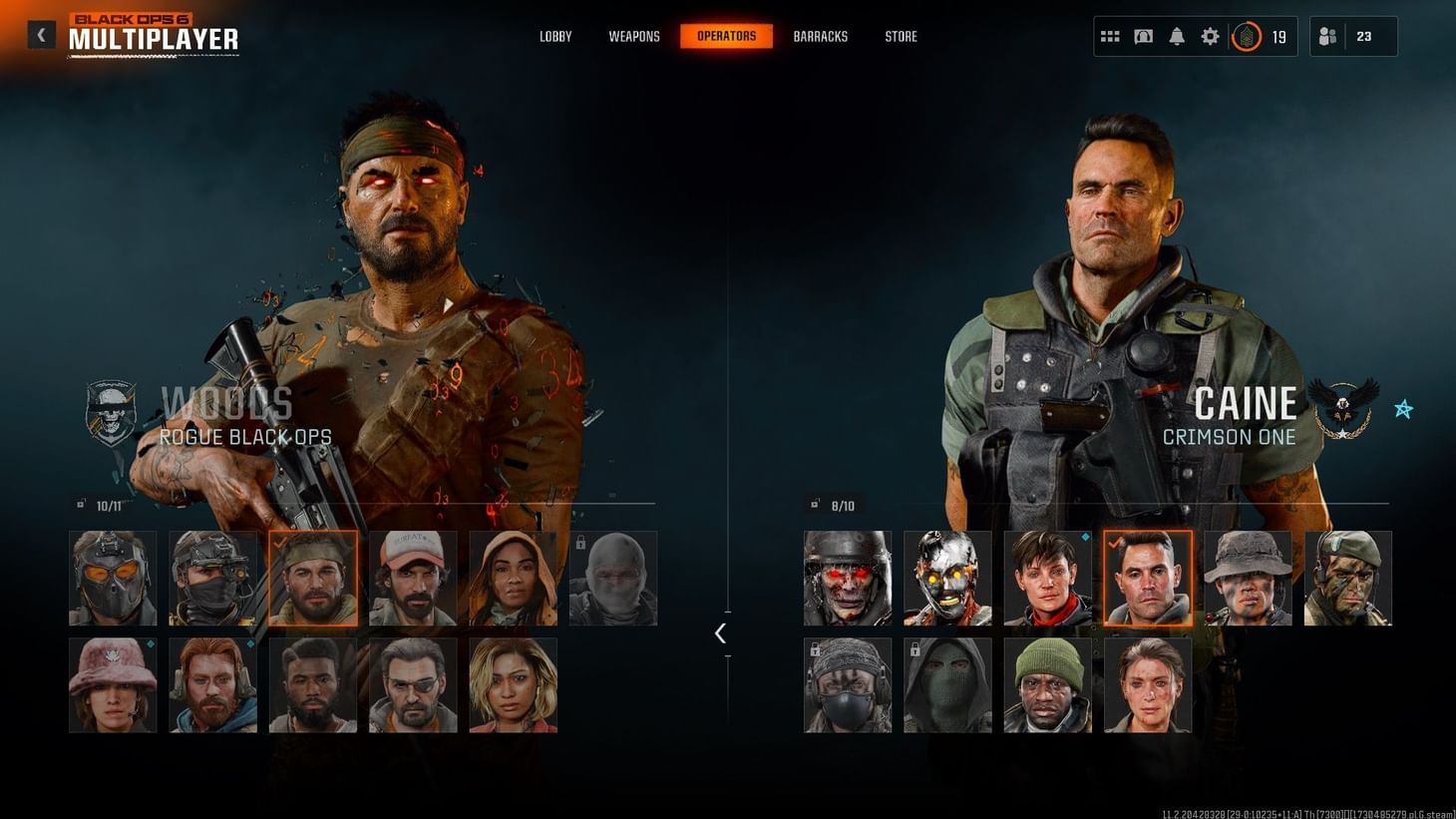Open the grid apps menu in top bar
1456x819 pixels.
(1109, 36)
